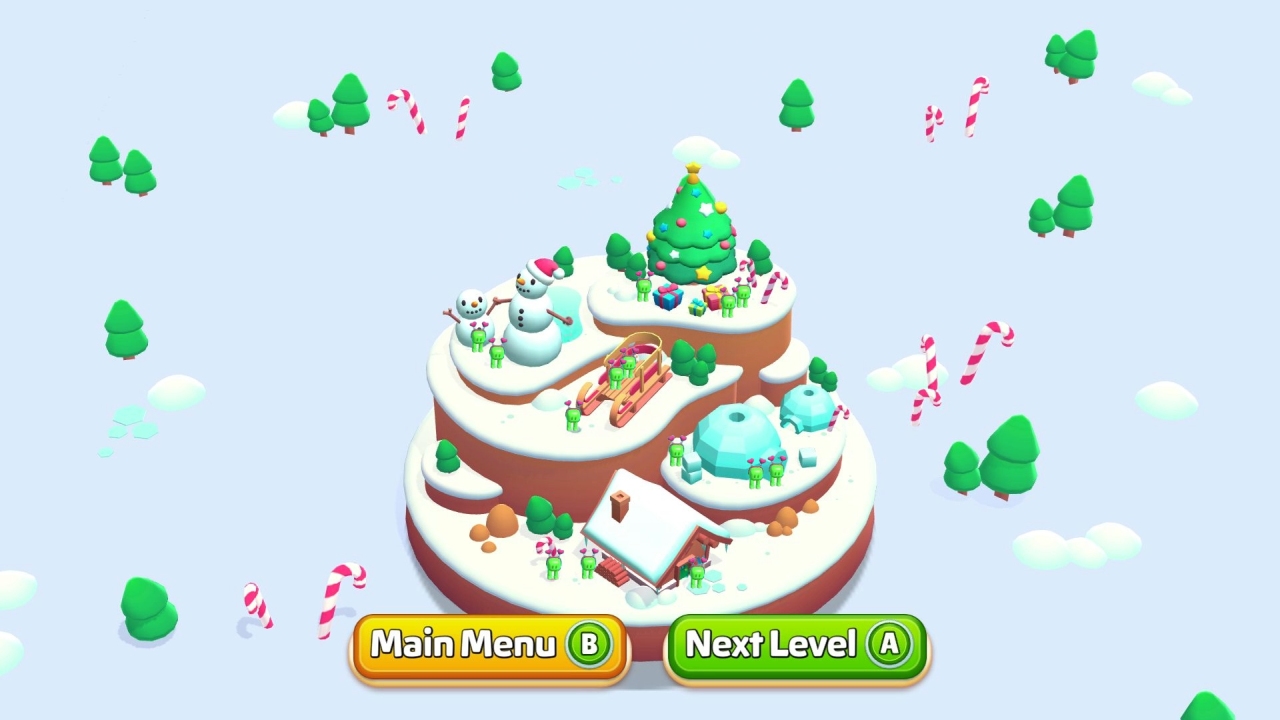This screenshot has width=1280, height=720.
Task: Click the A button badge on Next Level
Action: pos(889,645)
